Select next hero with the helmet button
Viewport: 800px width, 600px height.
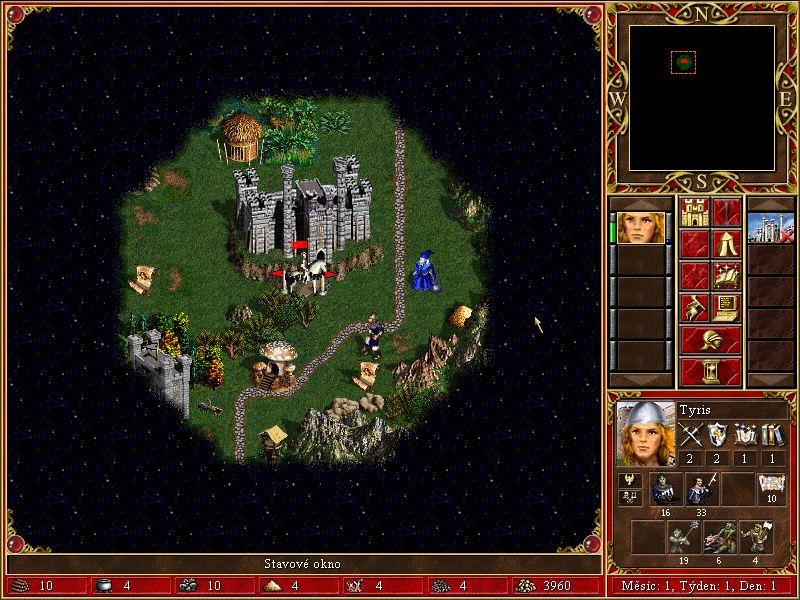[710, 339]
